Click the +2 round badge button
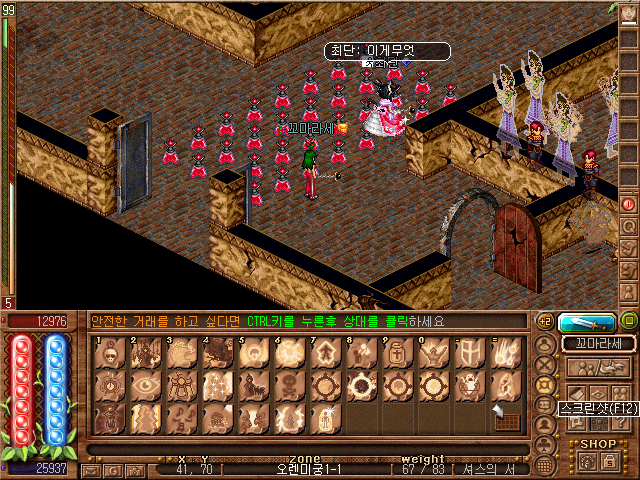The width and height of the screenshot is (640, 480). tap(545, 321)
